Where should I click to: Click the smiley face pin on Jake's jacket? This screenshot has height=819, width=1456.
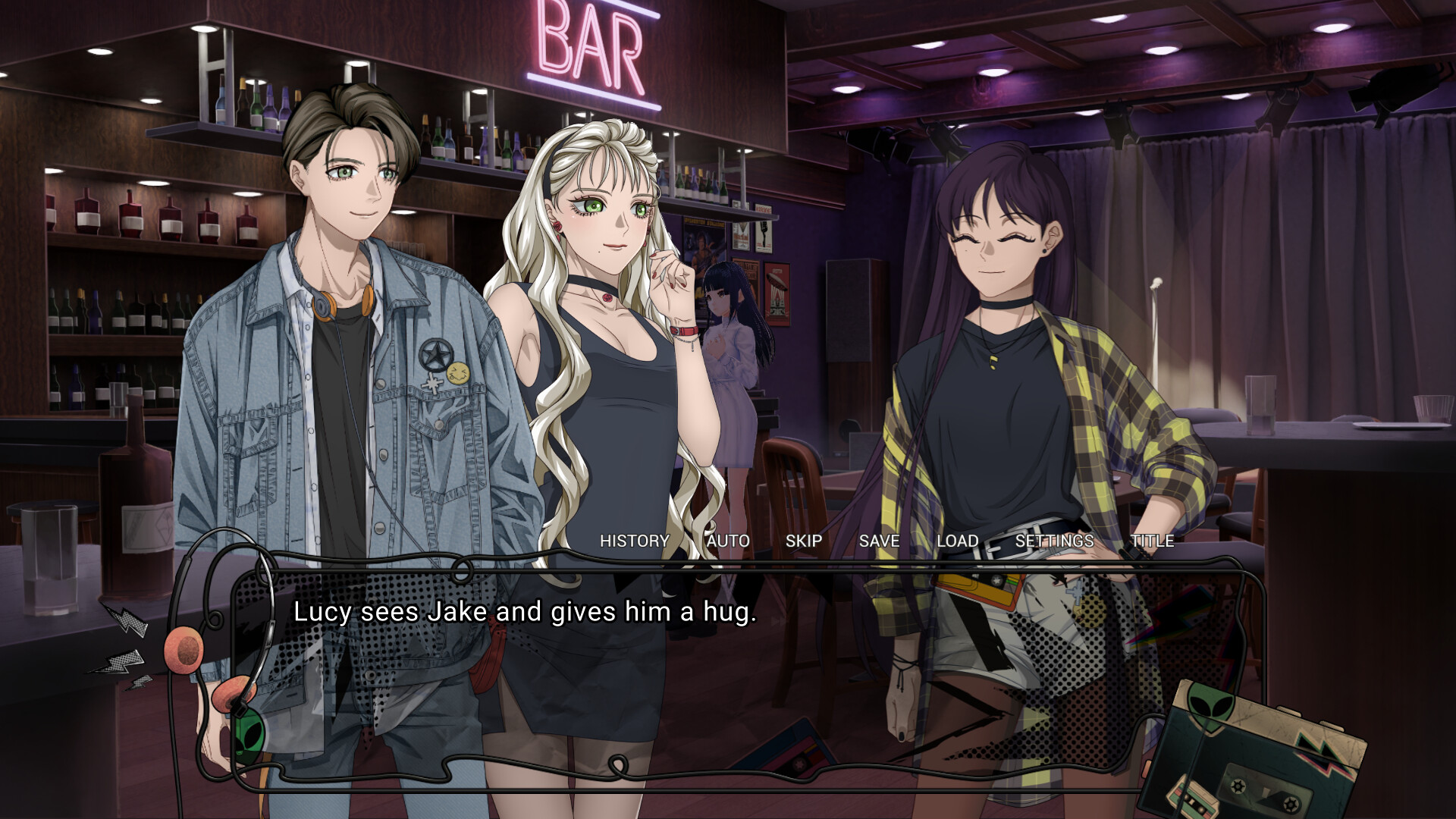click(x=458, y=374)
